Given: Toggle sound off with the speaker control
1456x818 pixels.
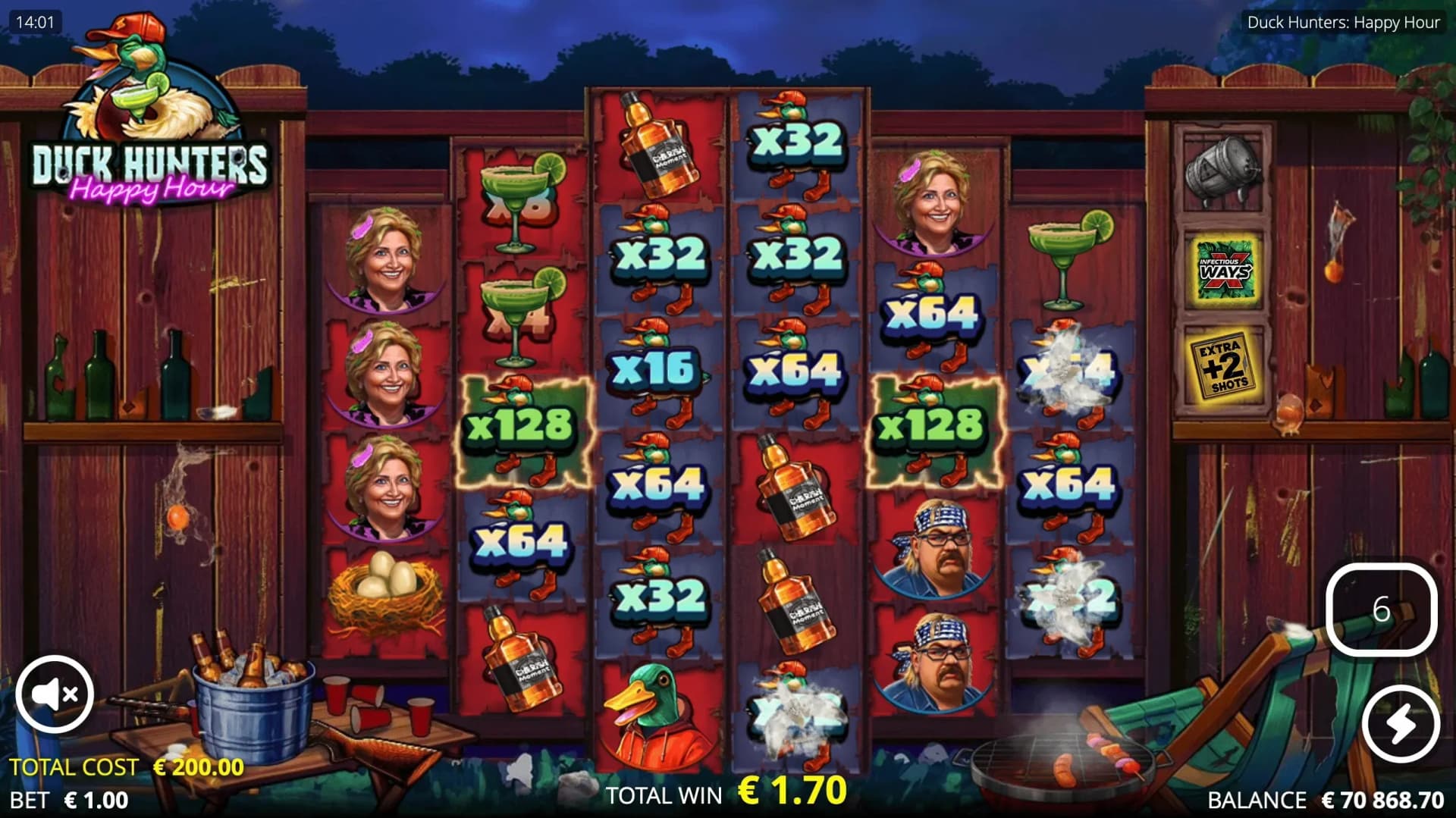Looking at the screenshot, I should (53, 694).
